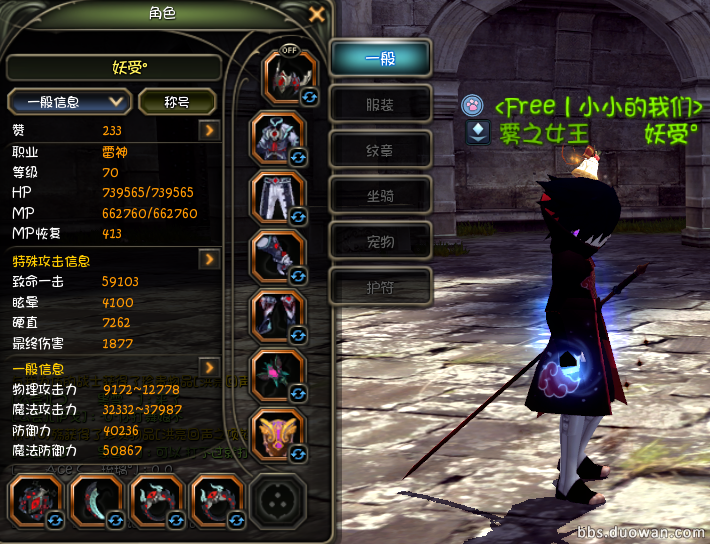Expand the arrow beside 赞 233
Image resolution: width=710 pixels, height=544 pixels.
click(x=209, y=130)
